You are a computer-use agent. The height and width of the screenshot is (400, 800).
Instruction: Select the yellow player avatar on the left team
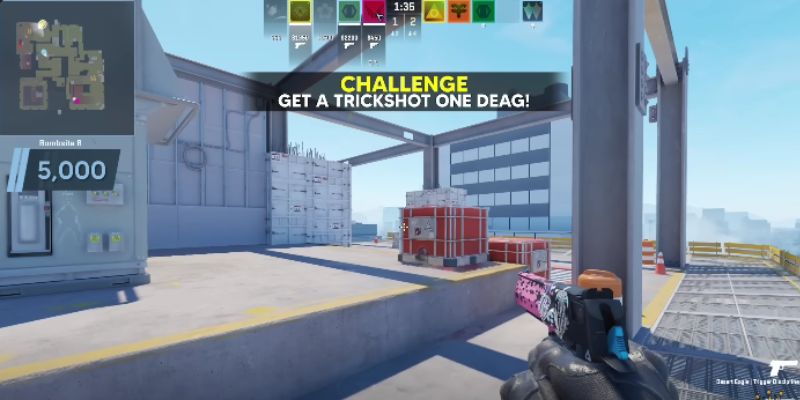[299, 12]
